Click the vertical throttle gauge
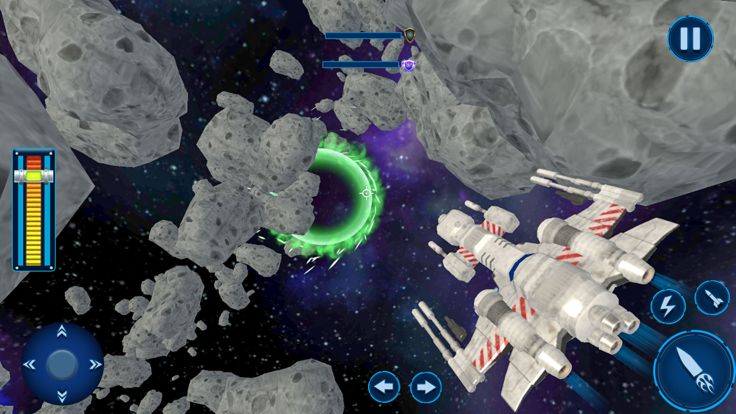The height and width of the screenshot is (414, 736). coord(34,209)
